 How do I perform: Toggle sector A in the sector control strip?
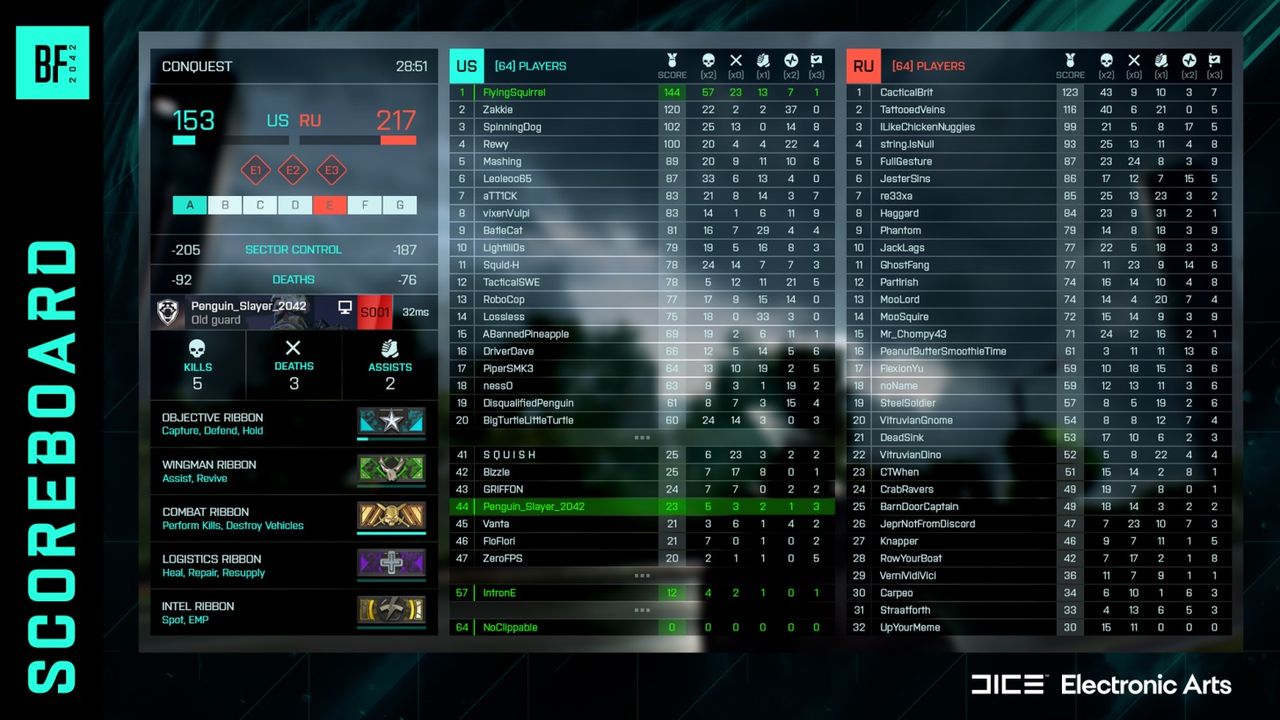coord(190,204)
